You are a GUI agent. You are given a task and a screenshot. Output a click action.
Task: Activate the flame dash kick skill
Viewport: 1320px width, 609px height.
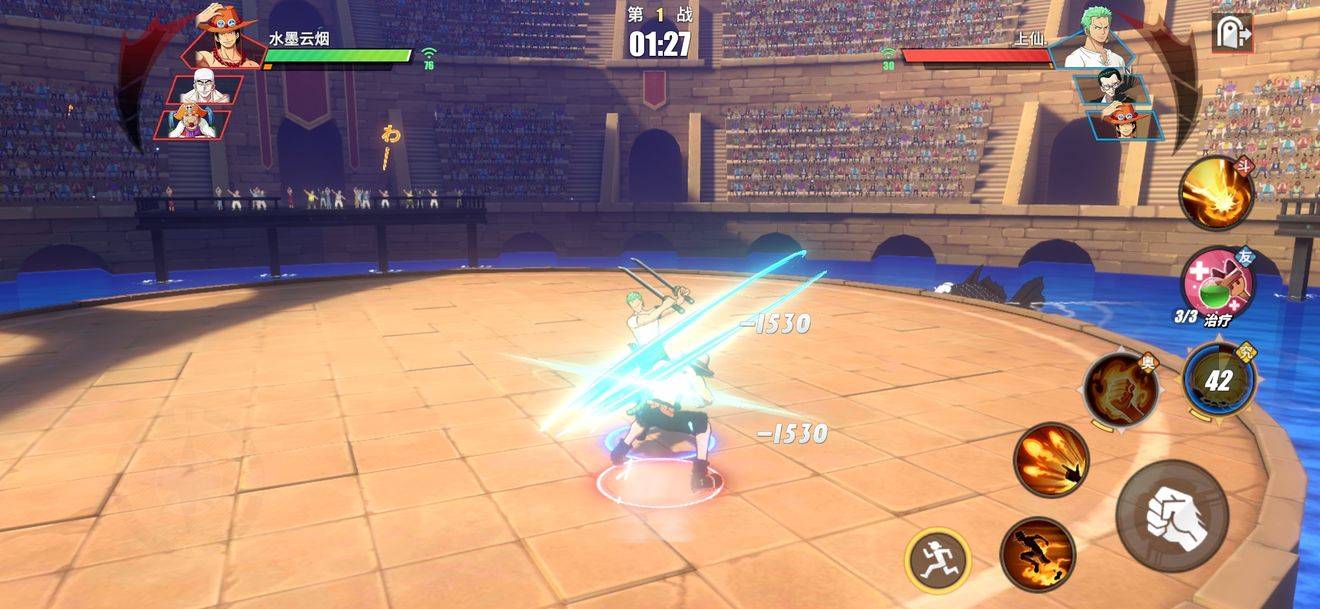[1037, 554]
